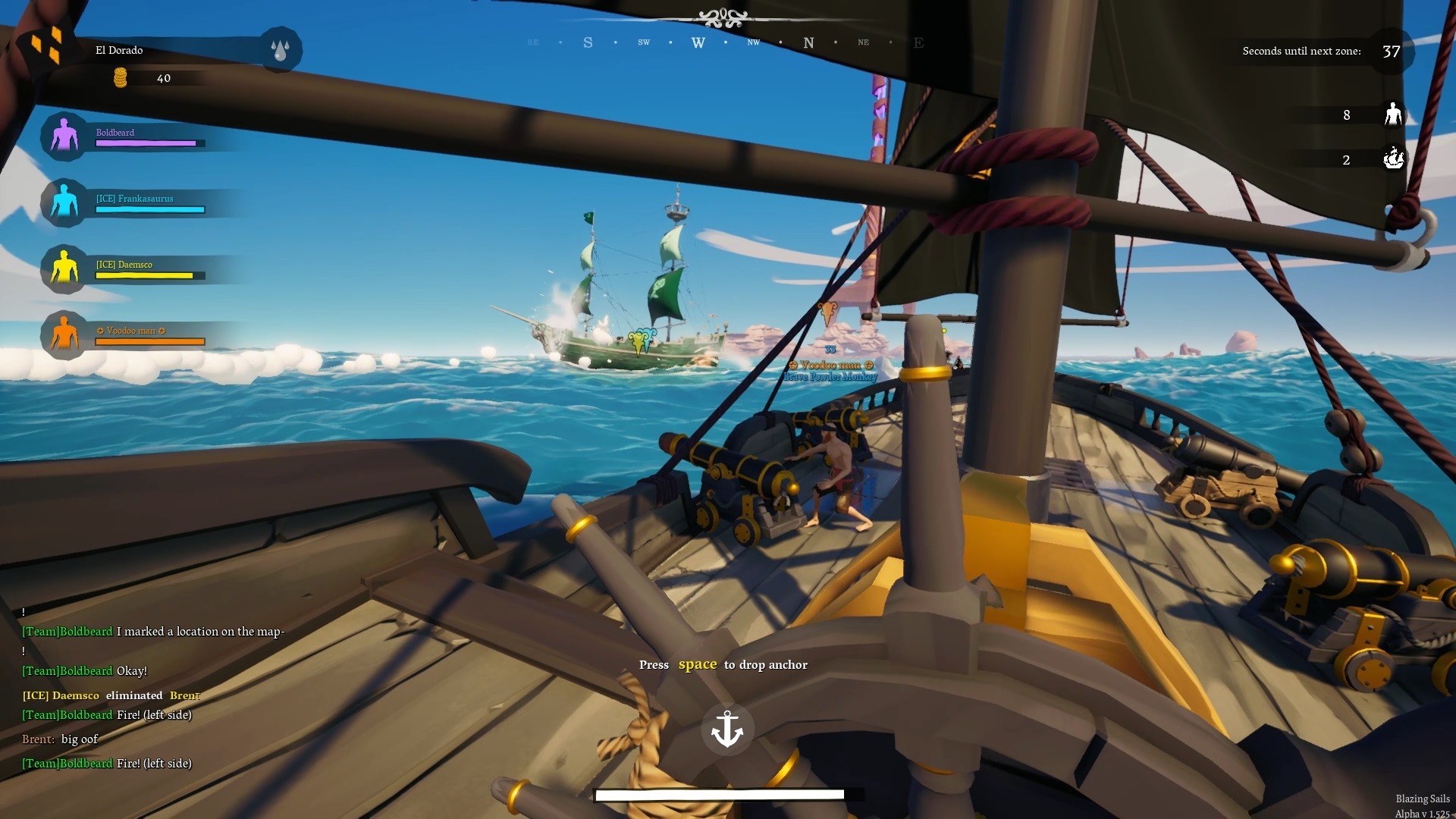Screen dimensions: 1456x819
Task: Select the W heading on the compass strip
Action: [698, 42]
